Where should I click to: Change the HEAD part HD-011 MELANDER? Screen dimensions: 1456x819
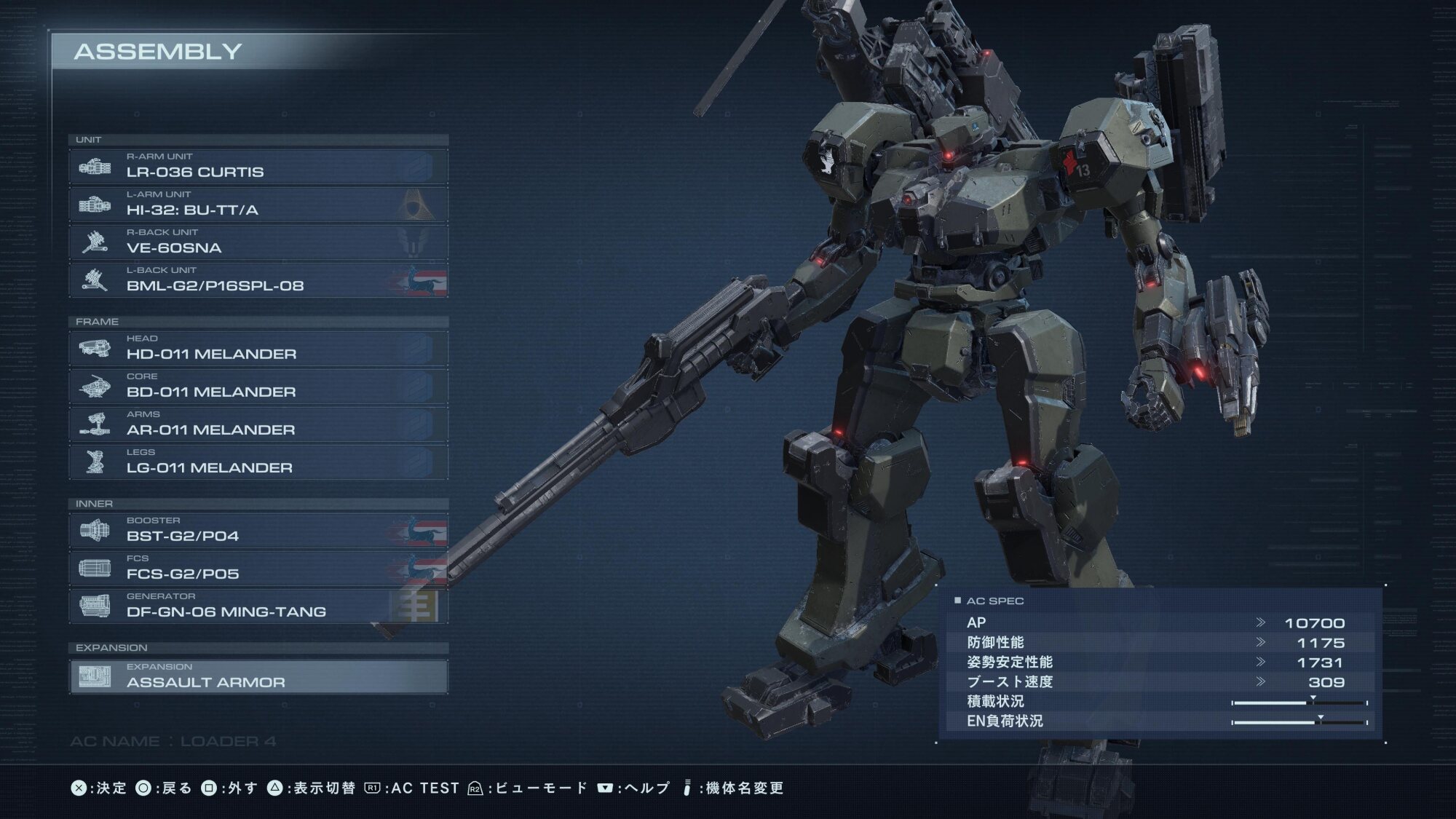coord(258,349)
